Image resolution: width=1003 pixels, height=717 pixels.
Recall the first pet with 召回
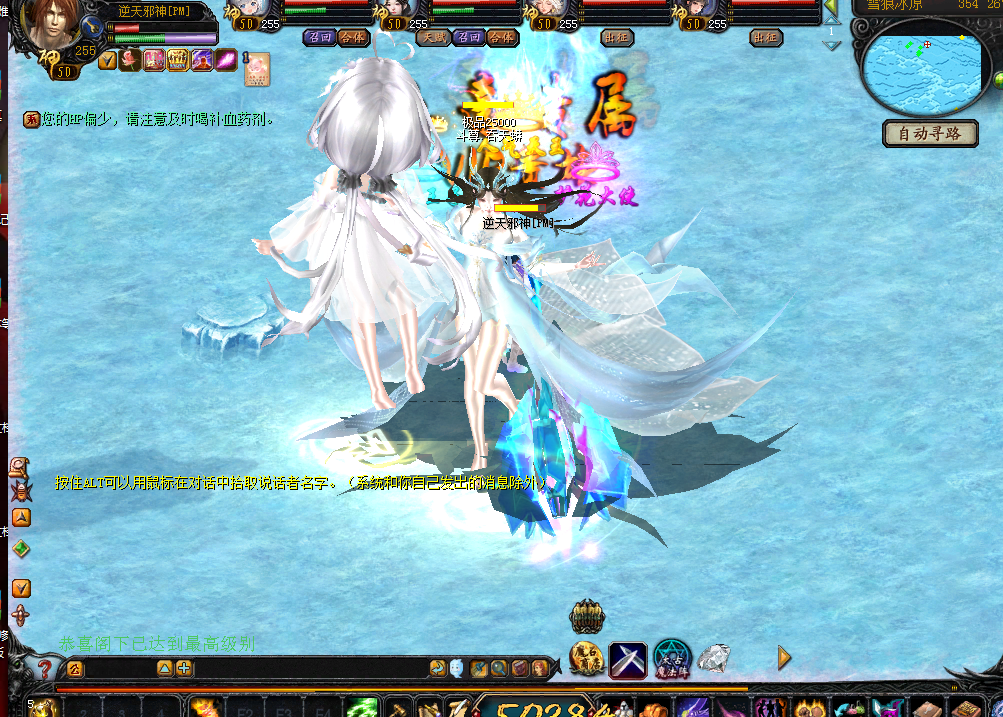(x=319, y=38)
